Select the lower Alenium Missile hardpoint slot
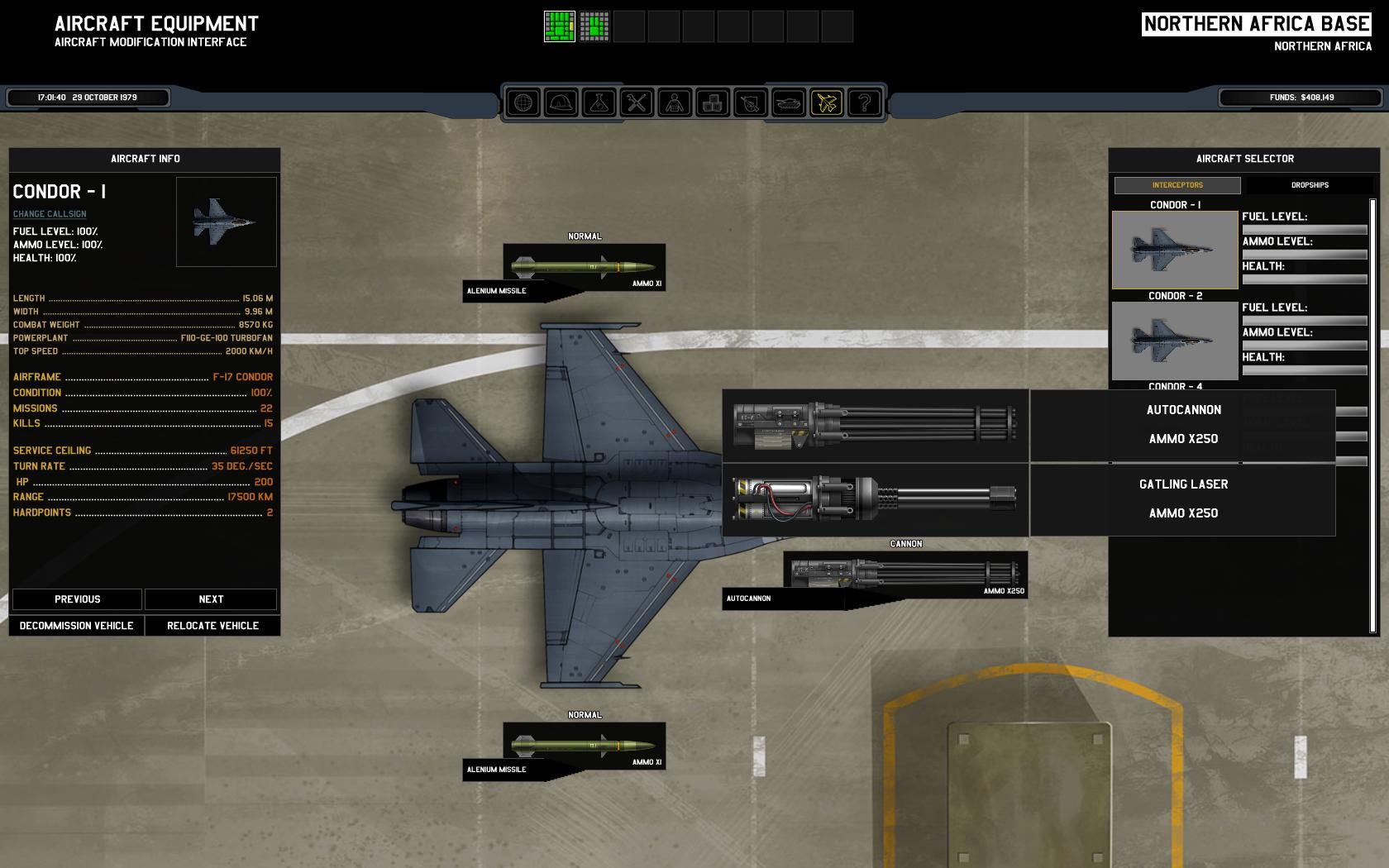 pos(584,746)
